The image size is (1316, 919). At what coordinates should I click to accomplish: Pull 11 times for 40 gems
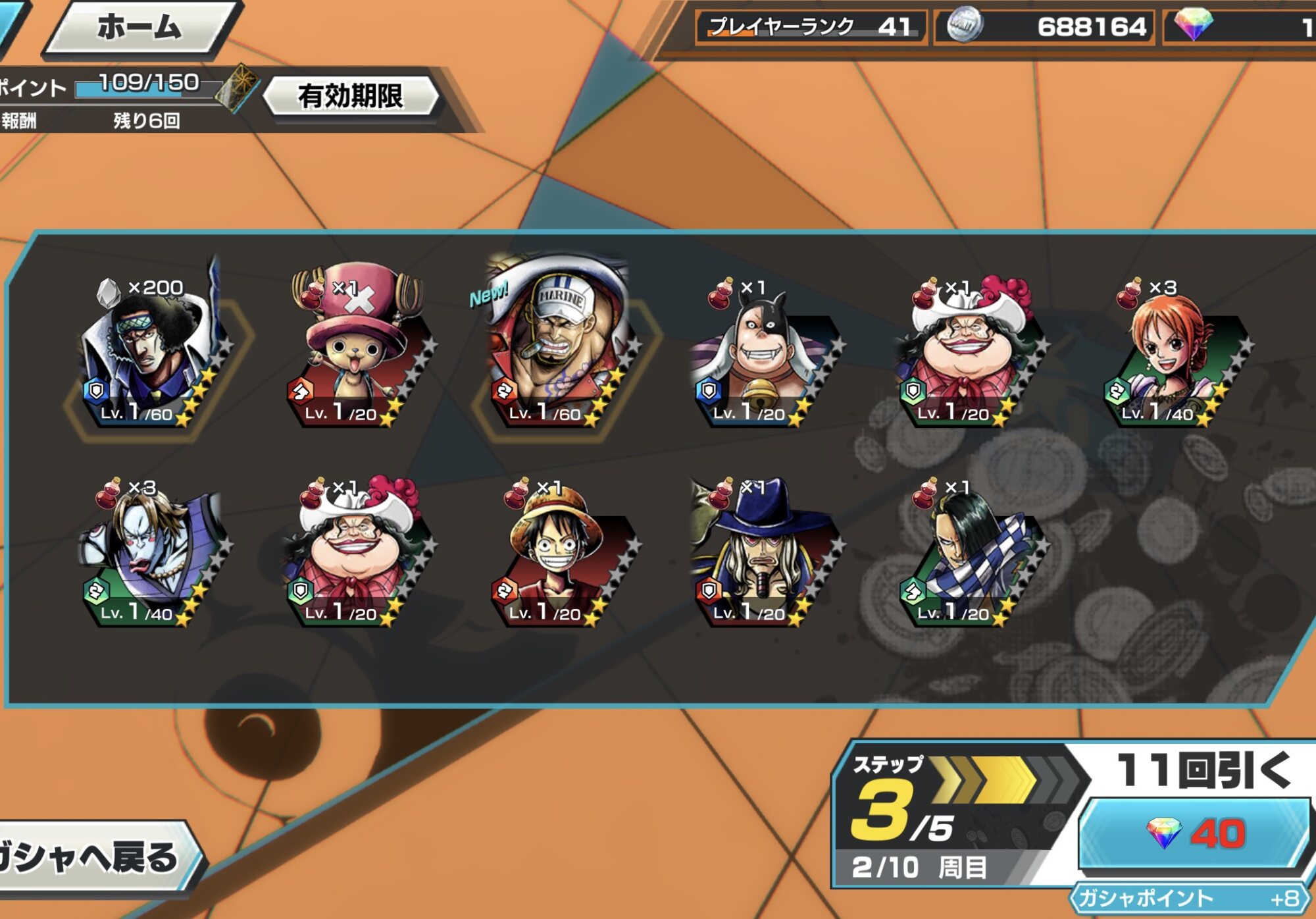(x=1195, y=833)
